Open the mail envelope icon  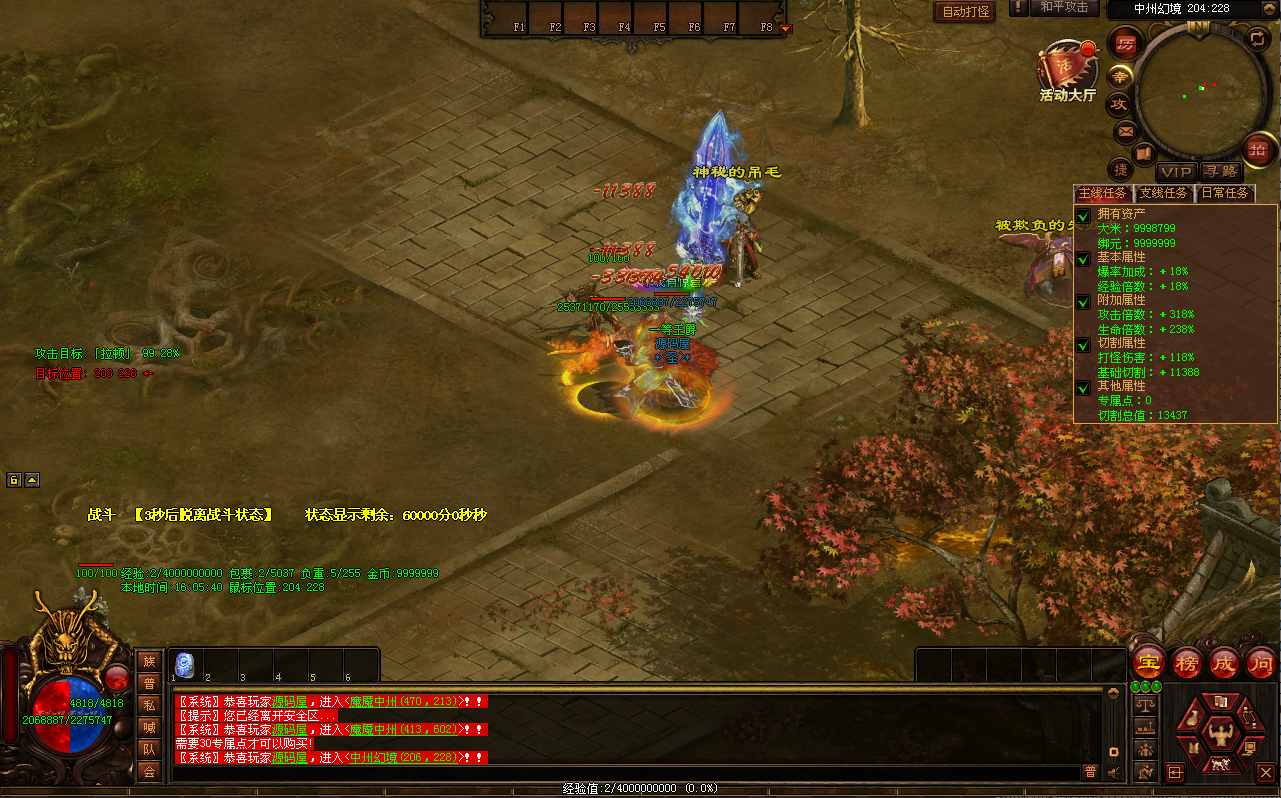[x=1125, y=131]
